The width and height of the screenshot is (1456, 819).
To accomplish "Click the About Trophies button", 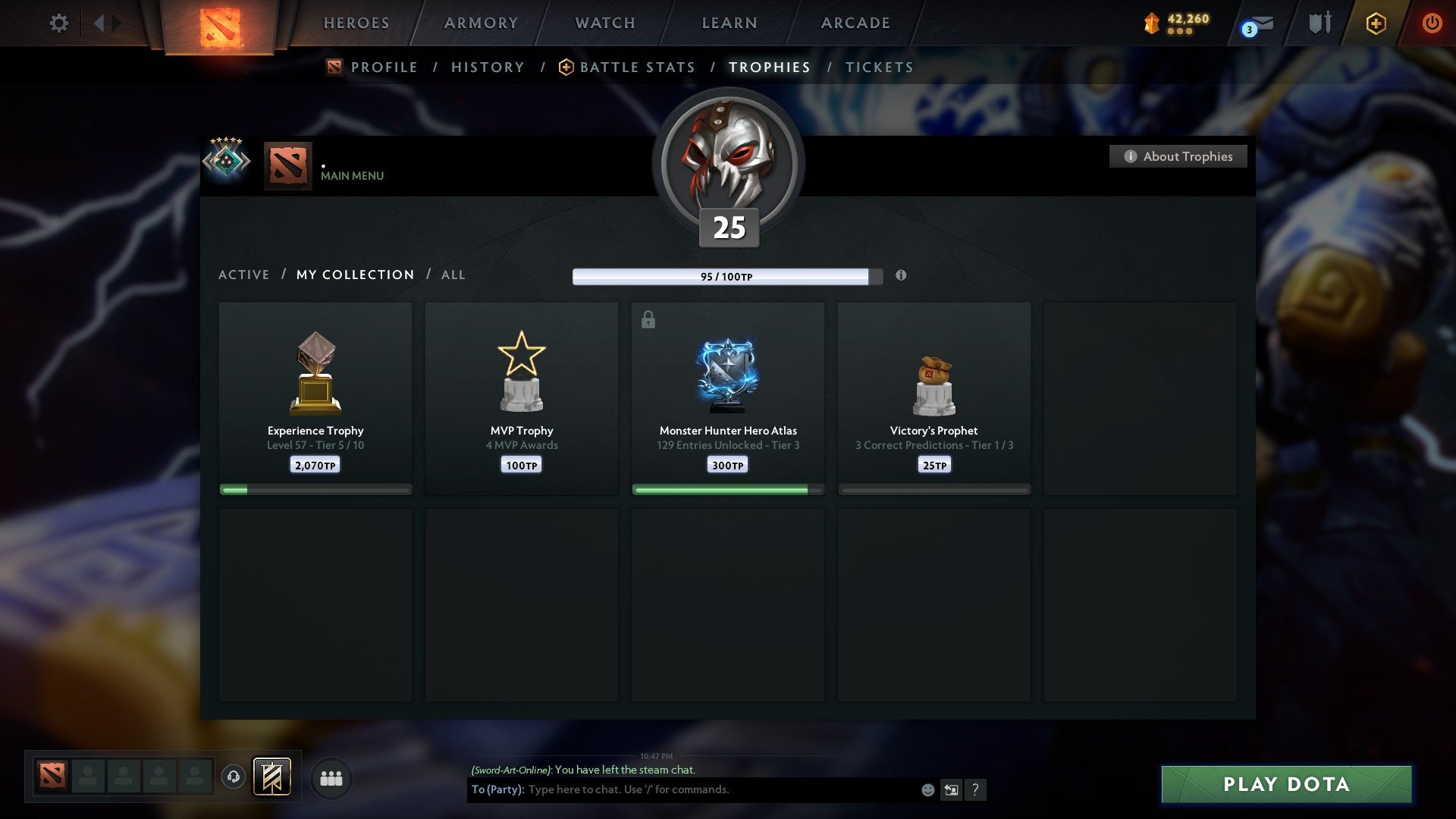I will click(x=1178, y=156).
